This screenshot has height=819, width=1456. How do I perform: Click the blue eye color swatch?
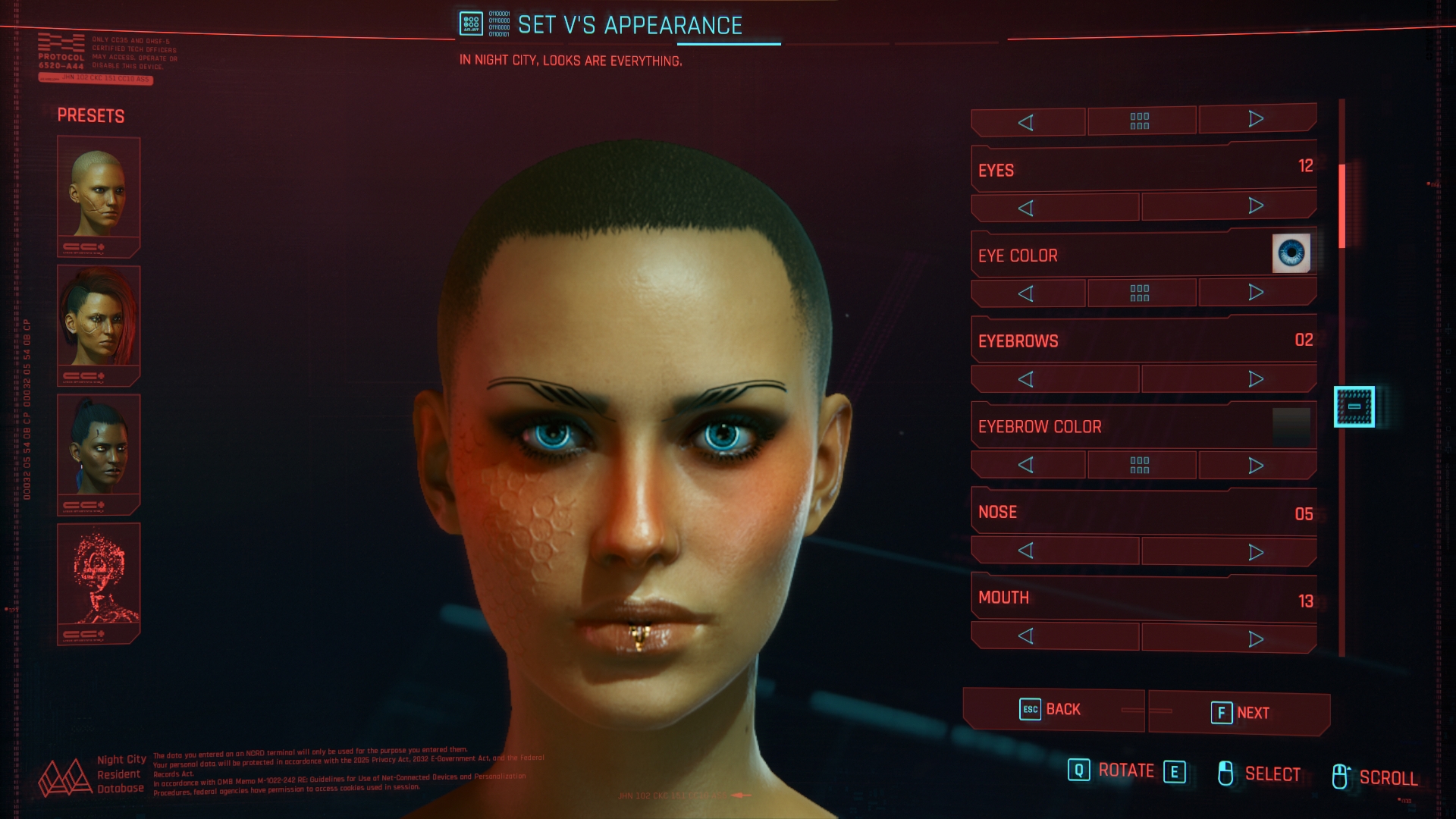[1291, 253]
